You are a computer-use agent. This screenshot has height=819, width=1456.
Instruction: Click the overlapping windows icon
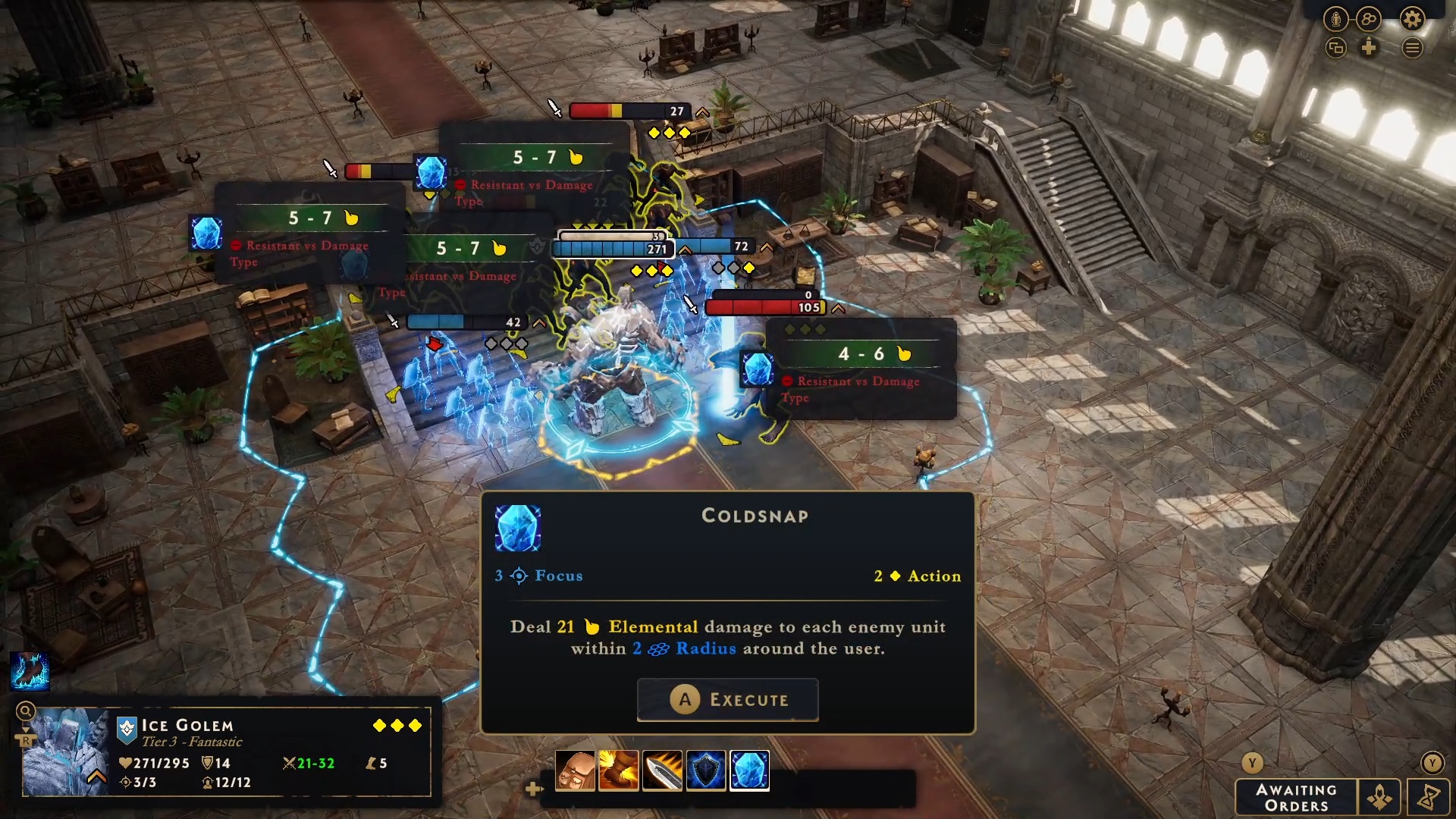(x=1335, y=49)
